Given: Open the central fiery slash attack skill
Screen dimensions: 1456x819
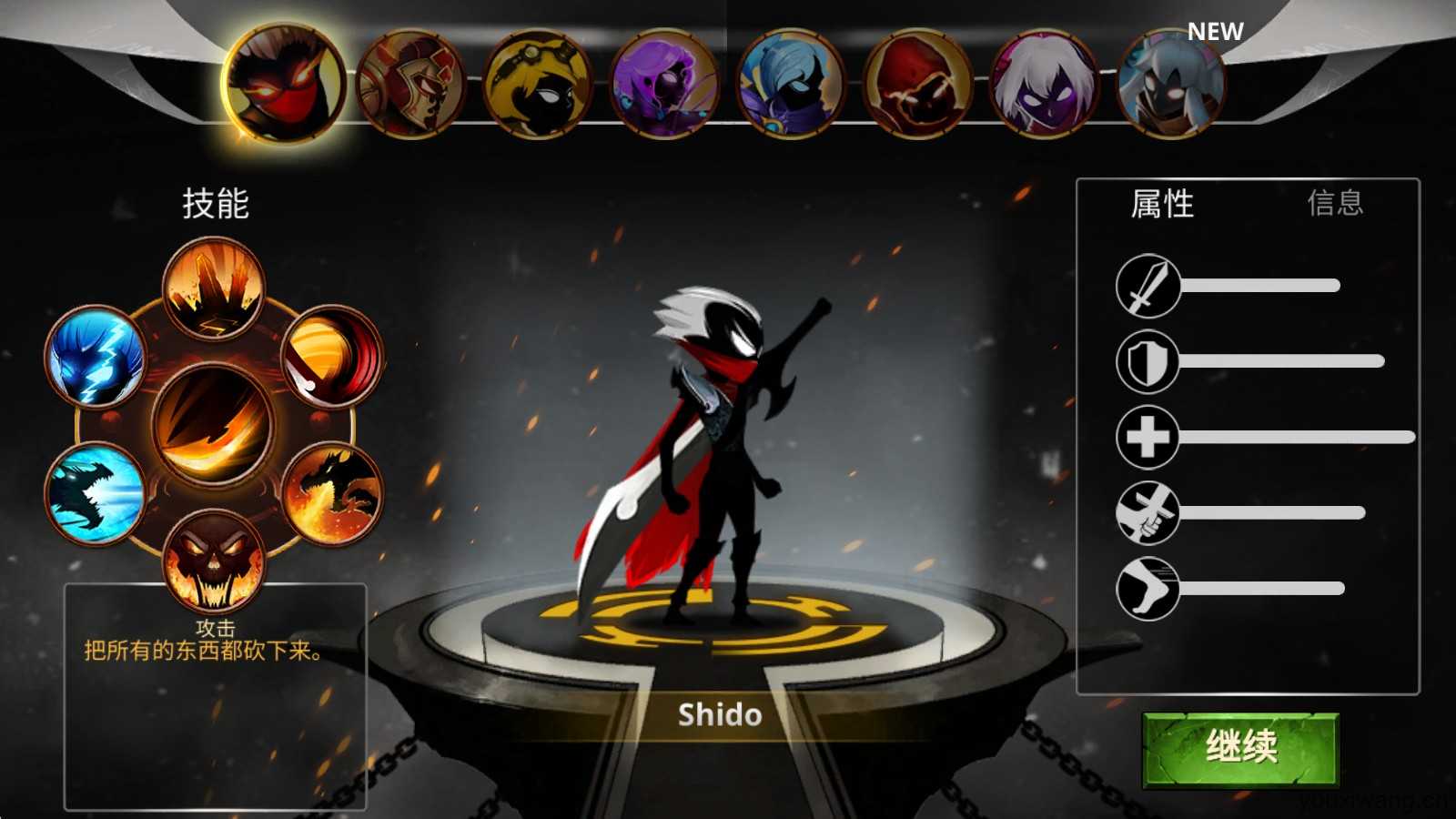Looking at the screenshot, I should [x=214, y=423].
